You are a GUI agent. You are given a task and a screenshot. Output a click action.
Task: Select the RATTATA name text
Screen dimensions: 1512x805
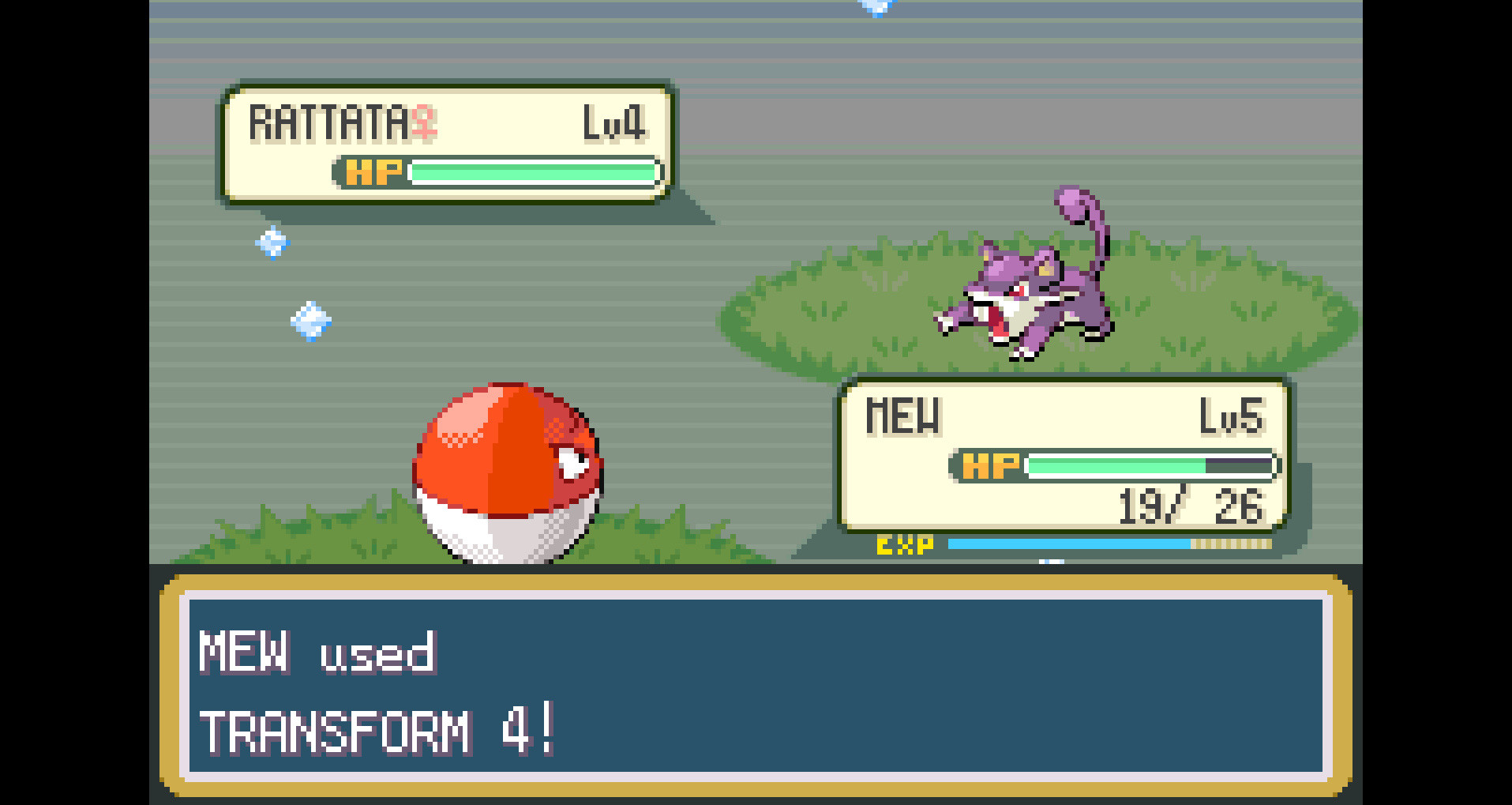tap(328, 122)
